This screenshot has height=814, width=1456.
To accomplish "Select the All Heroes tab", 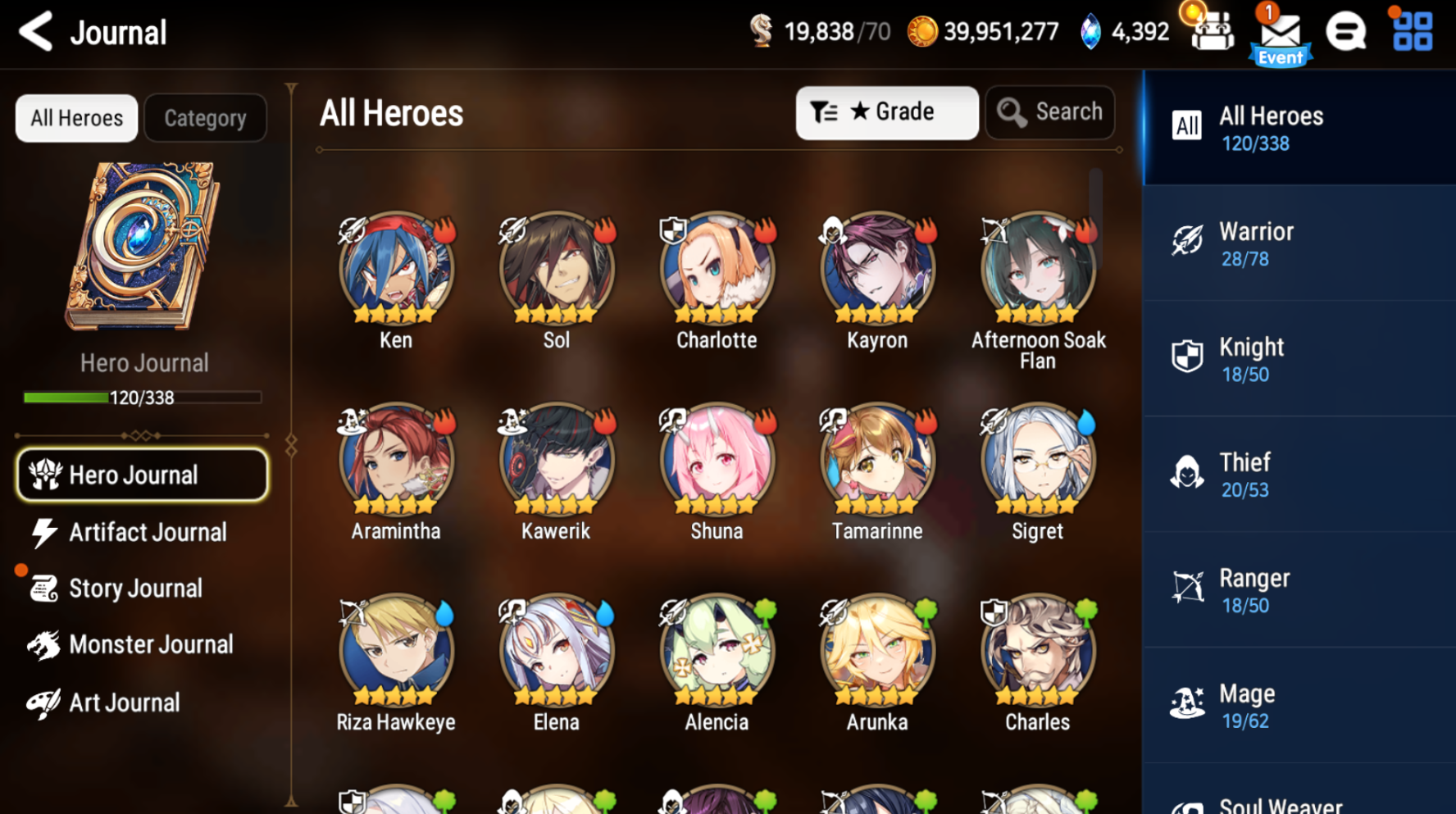I will click(76, 118).
